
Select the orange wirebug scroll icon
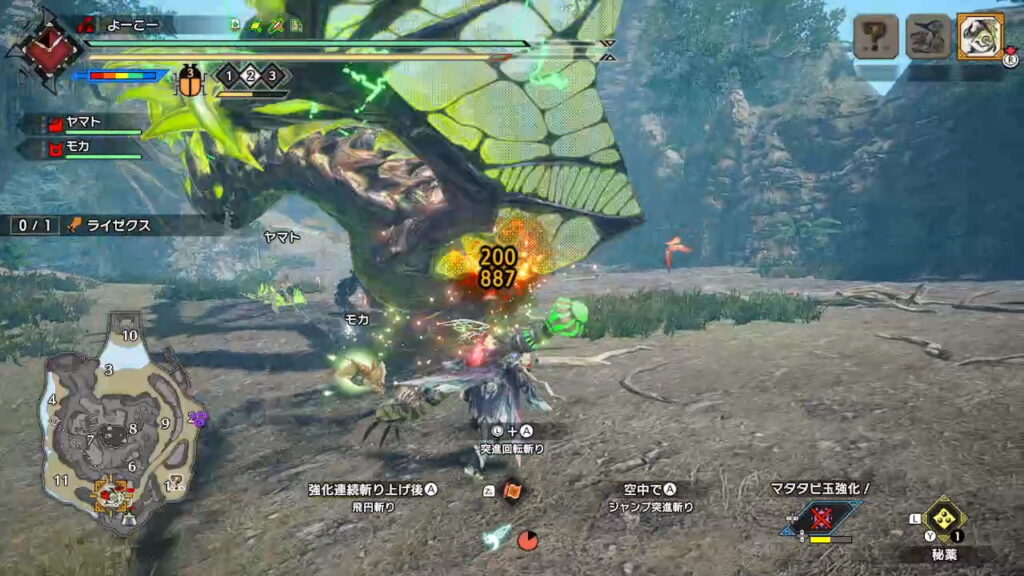point(512,491)
